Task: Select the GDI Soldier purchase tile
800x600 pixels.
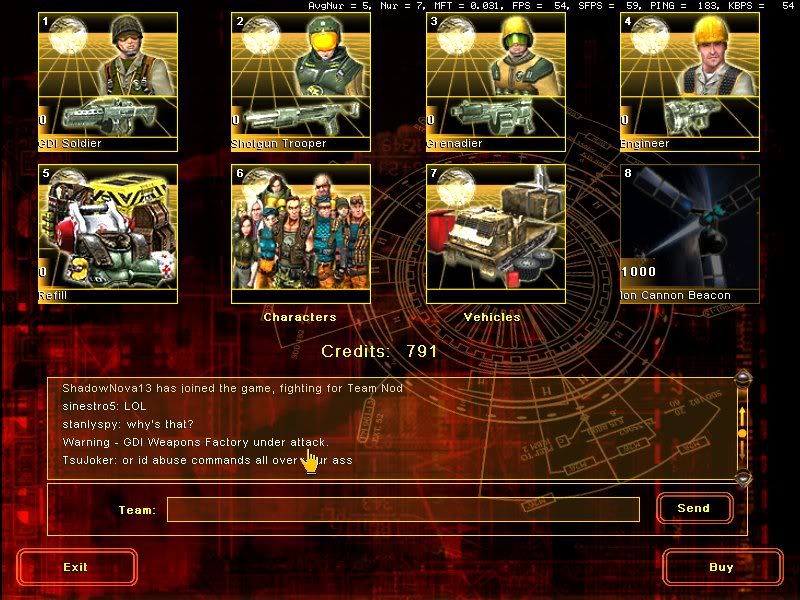Action: (108, 81)
